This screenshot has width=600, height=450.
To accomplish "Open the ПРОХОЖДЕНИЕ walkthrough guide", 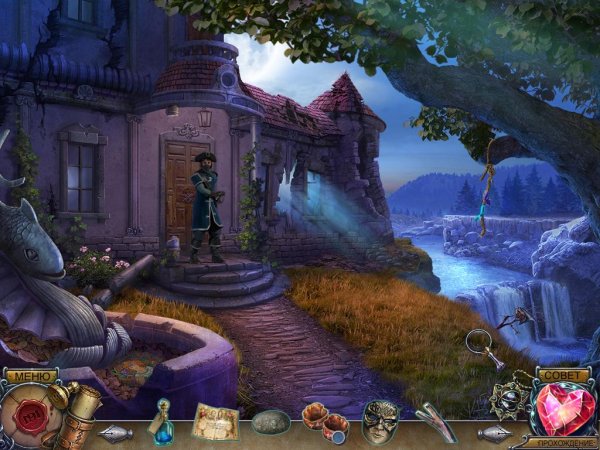I will coord(566,442).
